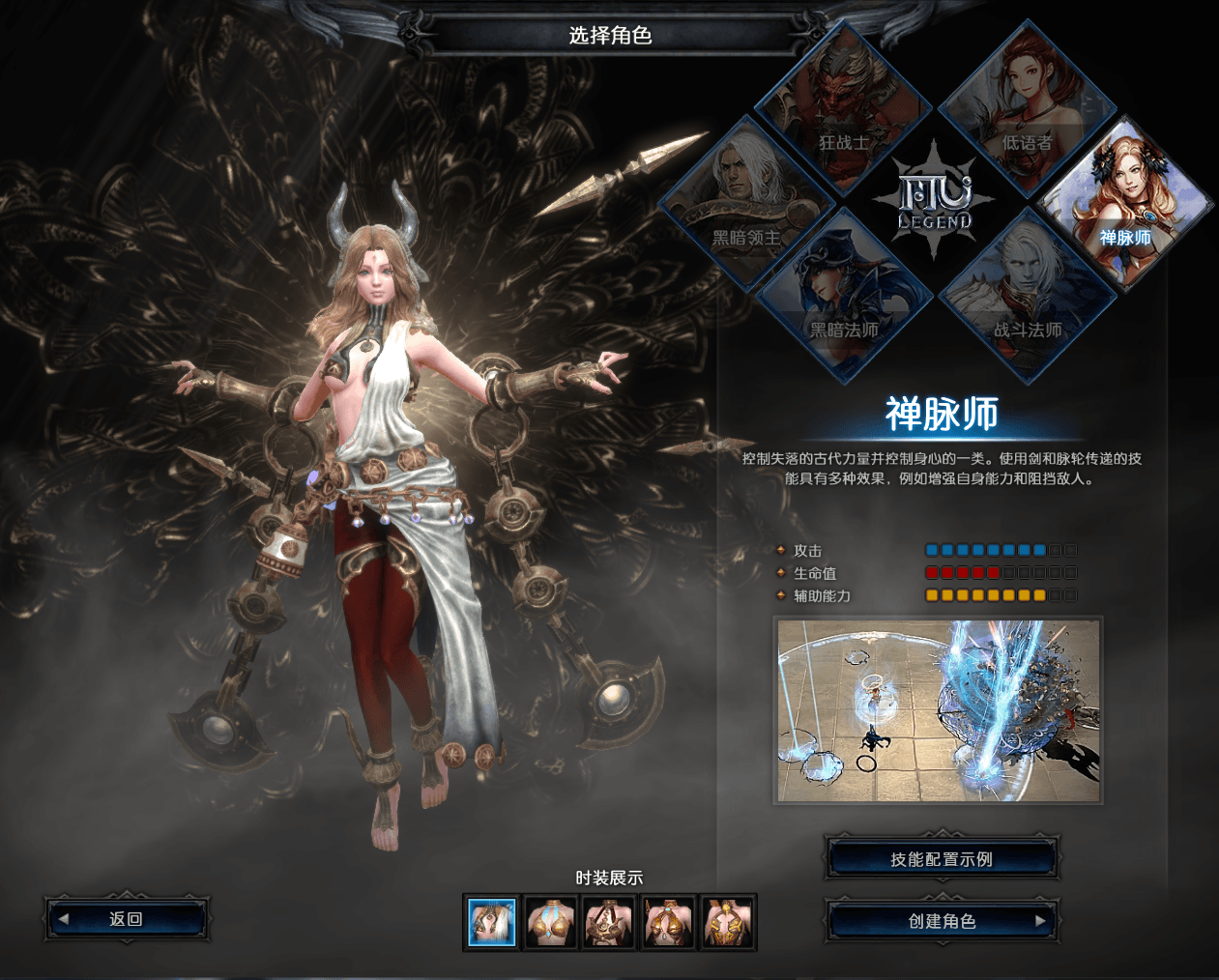This screenshot has height=980, width=1219.
Task: Choose the 黑暗法师 class portrait
Action: pyautogui.click(x=843, y=298)
